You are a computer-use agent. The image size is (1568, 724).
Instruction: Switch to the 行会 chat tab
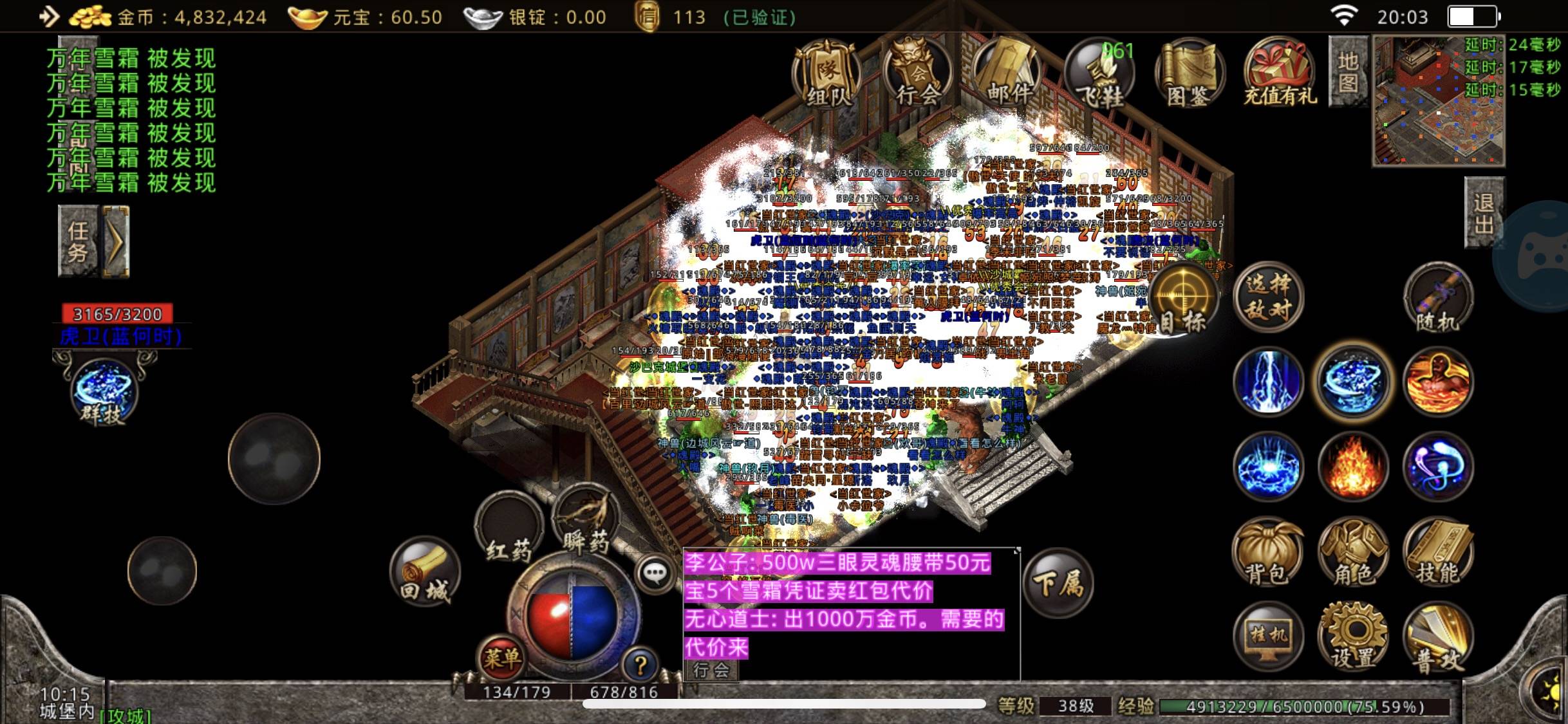(711, 670)
